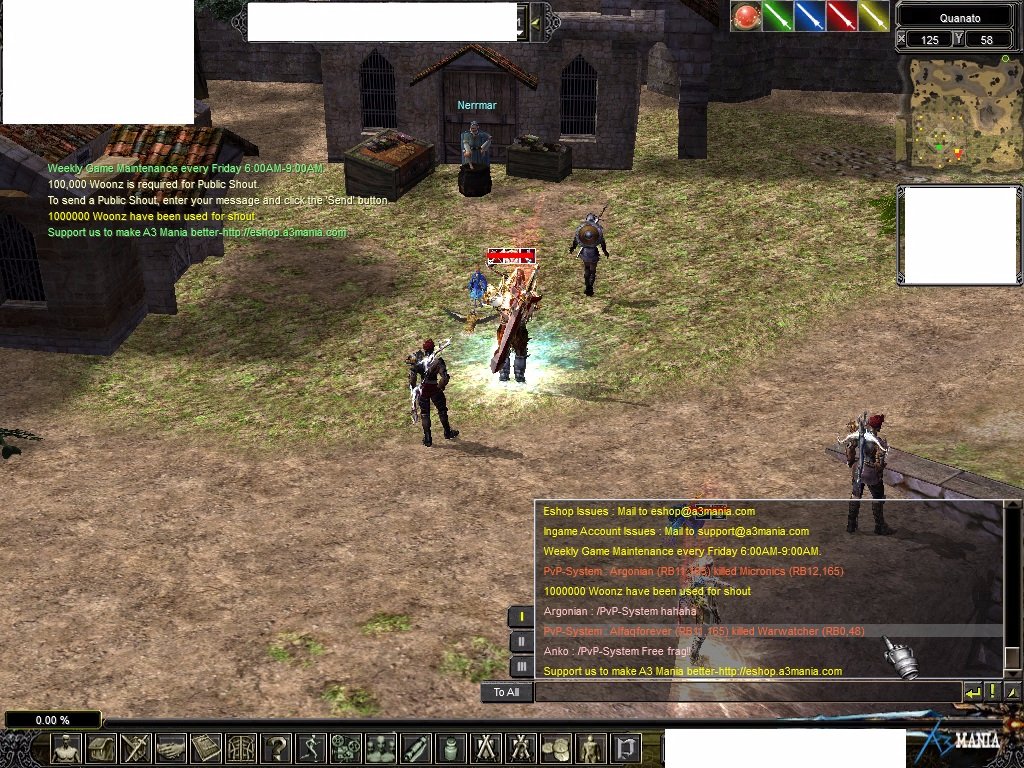Select the jar icon in the bottom bar
The width and height of the screenshot is (1024, 768).
(450, 748)
